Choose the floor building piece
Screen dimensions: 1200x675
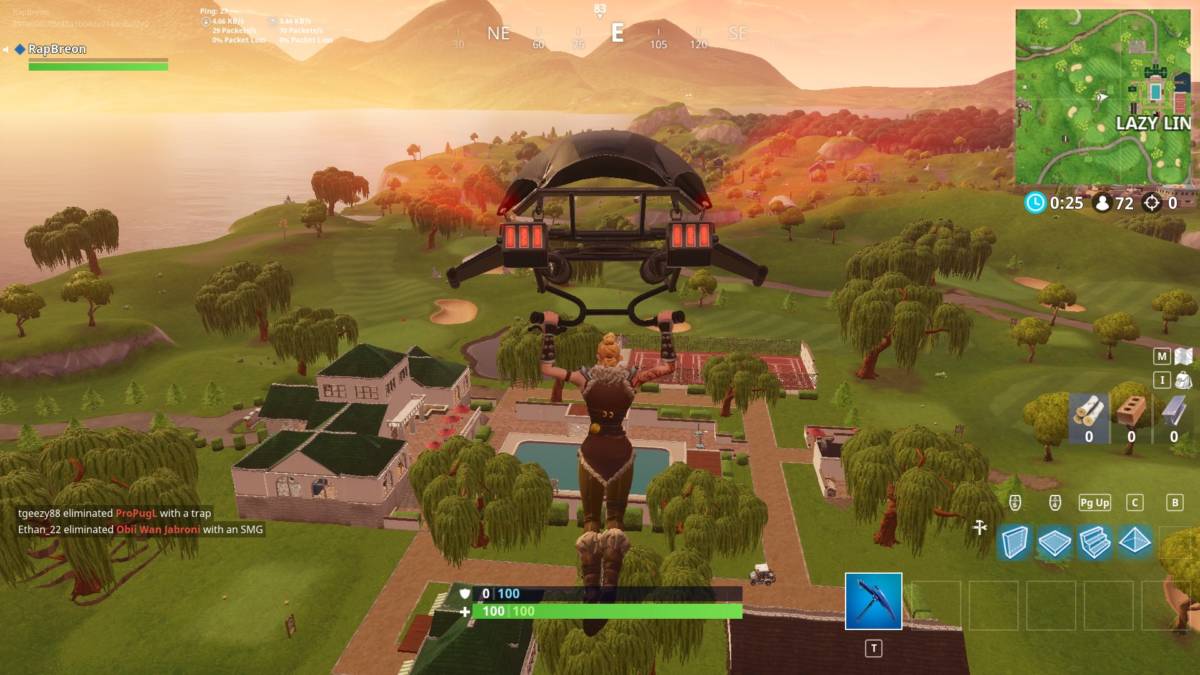(1054, 542)
